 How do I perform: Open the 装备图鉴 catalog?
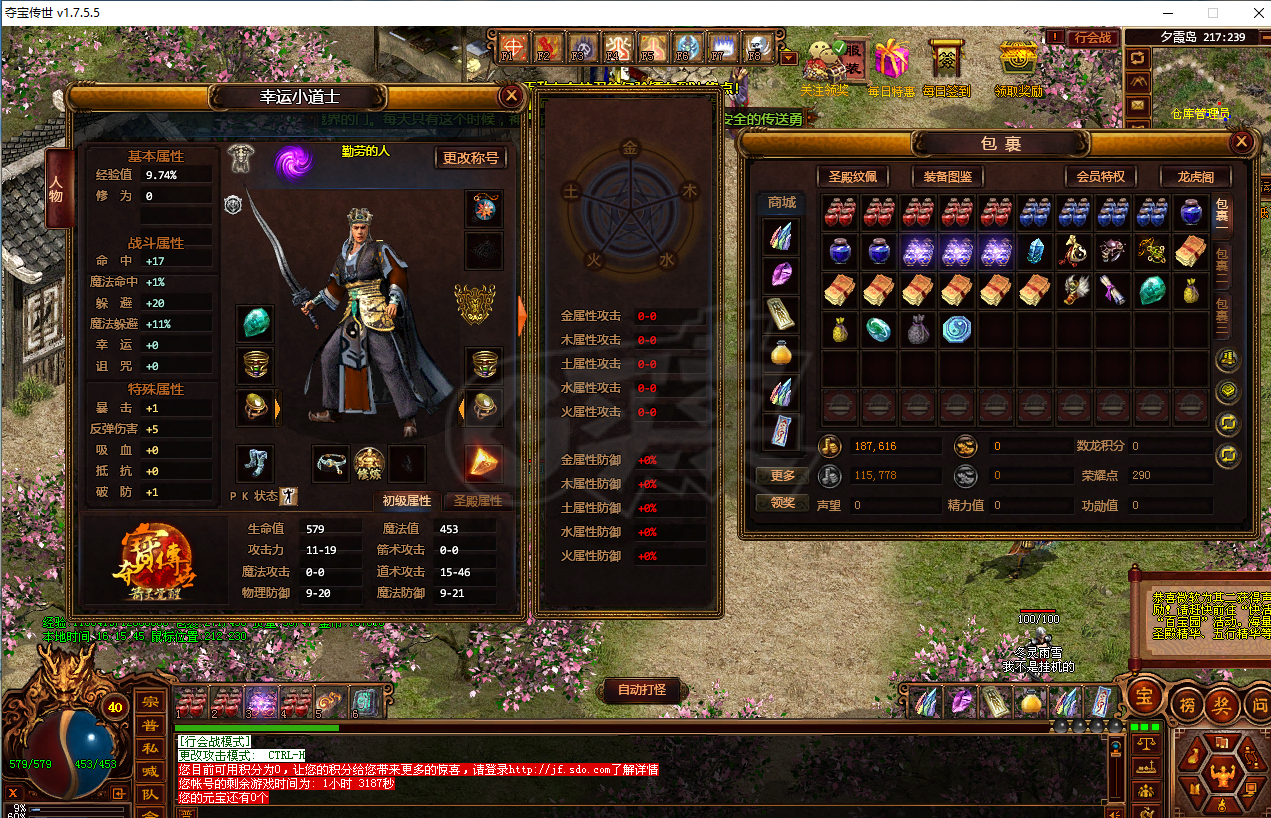pos(947,177)
